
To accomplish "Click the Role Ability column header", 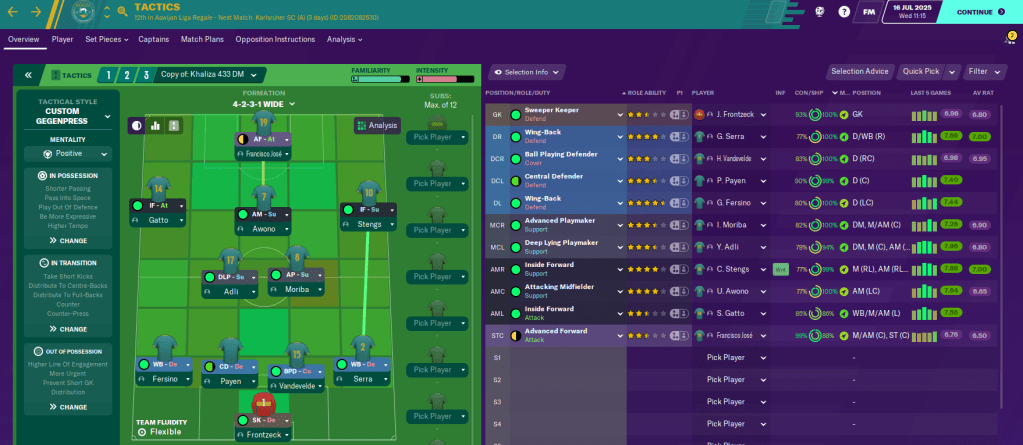I will (x=644, y=93).
